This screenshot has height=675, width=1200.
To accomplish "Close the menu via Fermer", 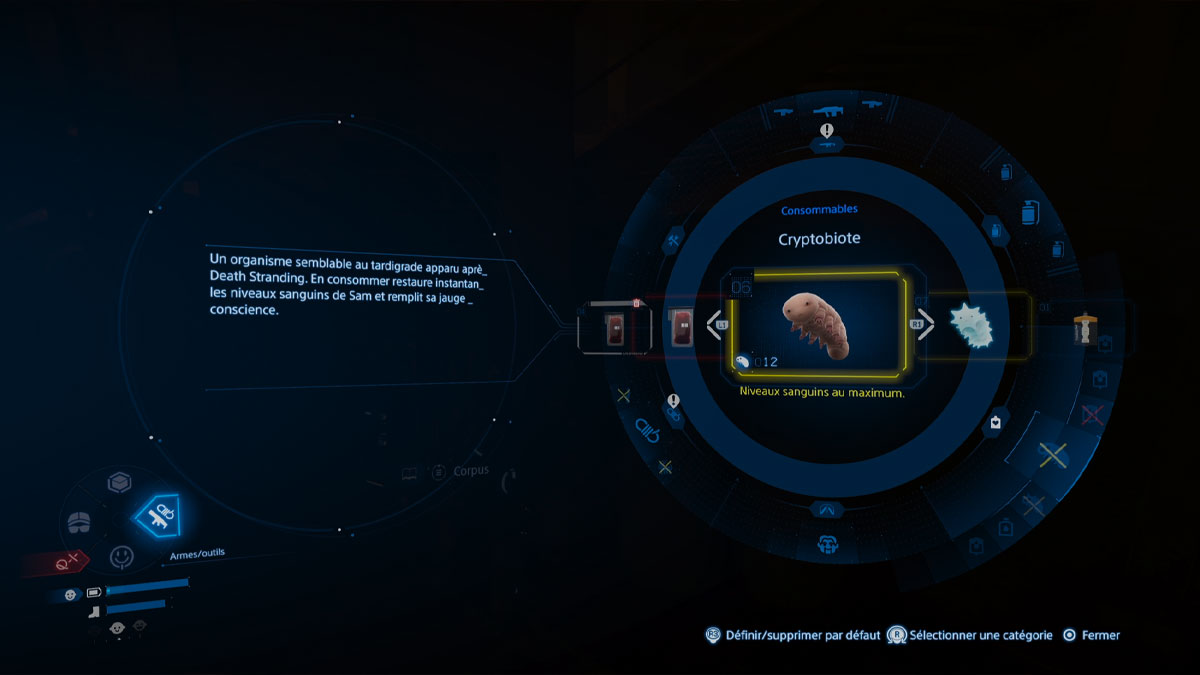I will coord(1091,635).
